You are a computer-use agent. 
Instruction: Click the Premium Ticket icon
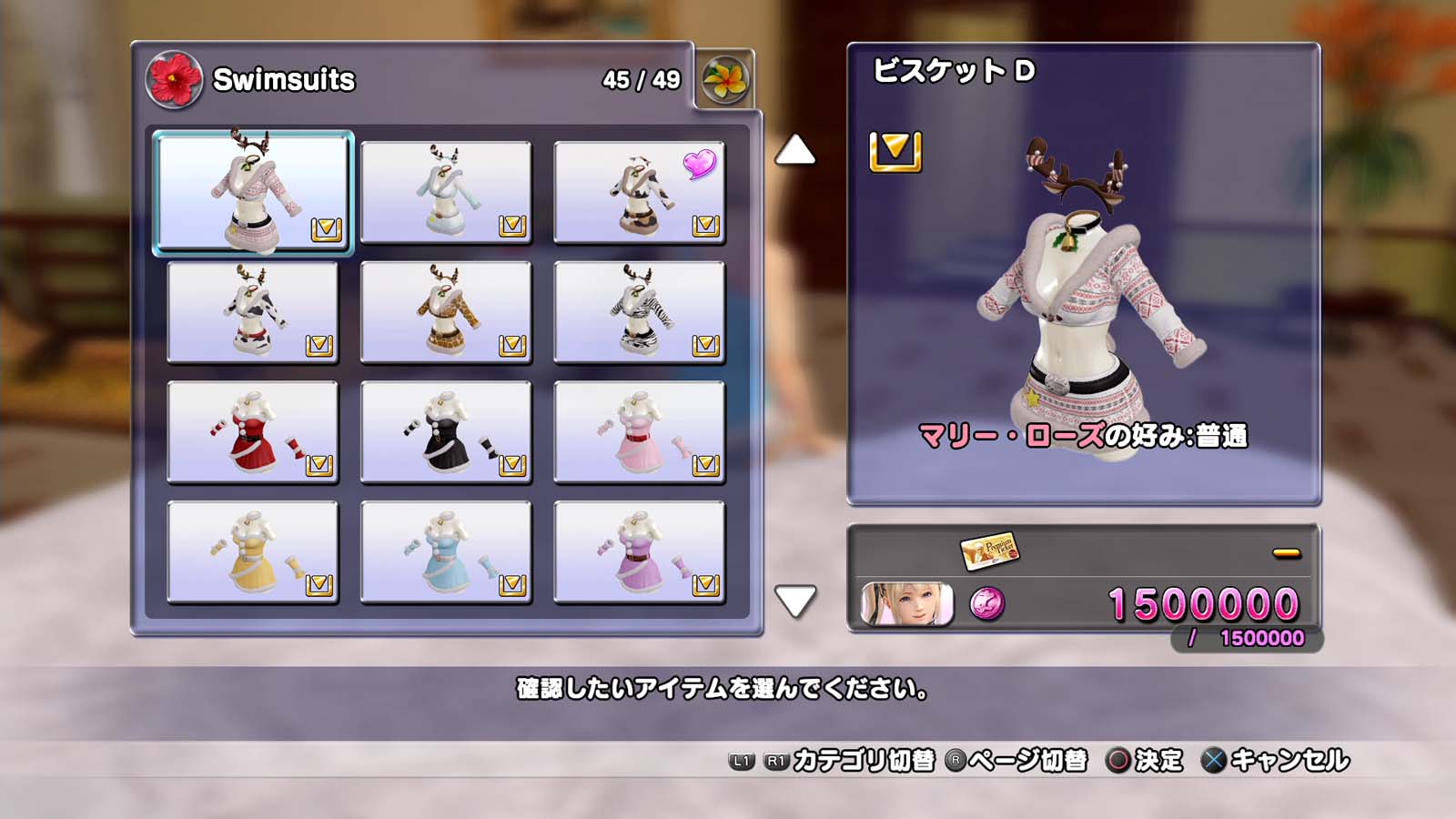point(989,550)
